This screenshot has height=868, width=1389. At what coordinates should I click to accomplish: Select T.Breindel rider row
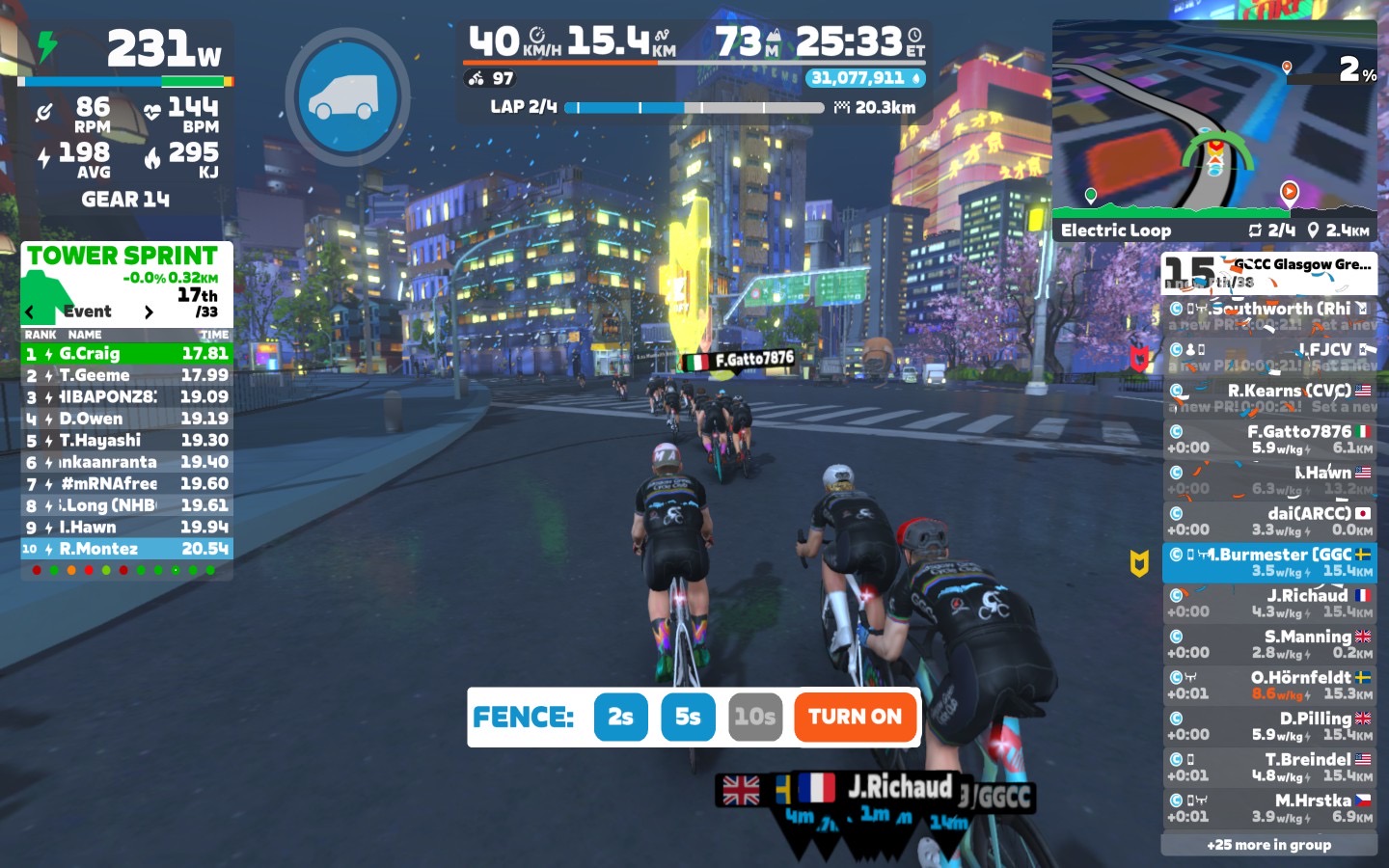click(1268, 767)
